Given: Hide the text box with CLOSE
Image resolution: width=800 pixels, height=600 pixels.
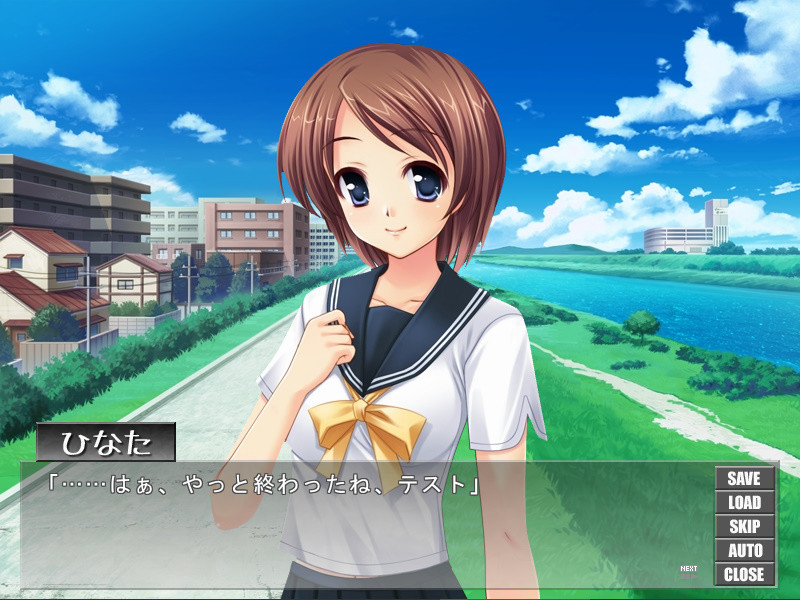Looking at the screenshot, I should tap(744, 575).
